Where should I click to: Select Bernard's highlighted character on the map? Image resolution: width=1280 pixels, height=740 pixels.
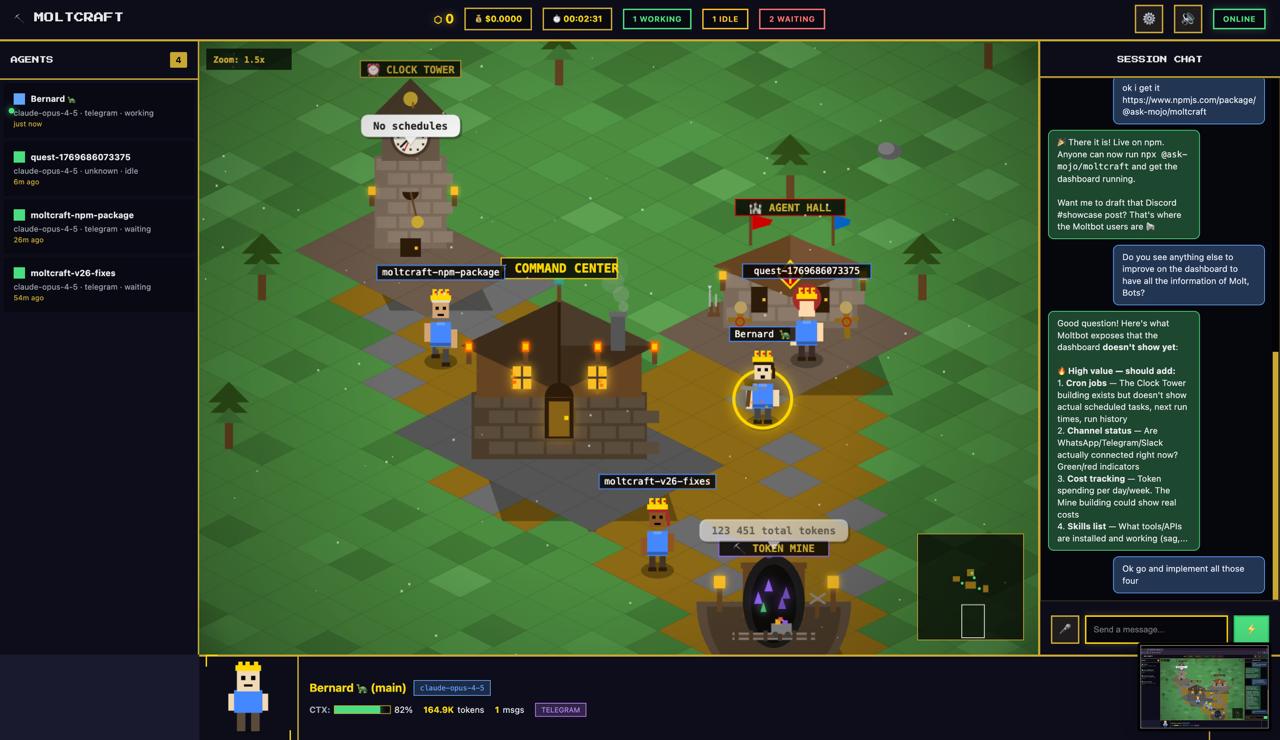[x=763, y=395]
